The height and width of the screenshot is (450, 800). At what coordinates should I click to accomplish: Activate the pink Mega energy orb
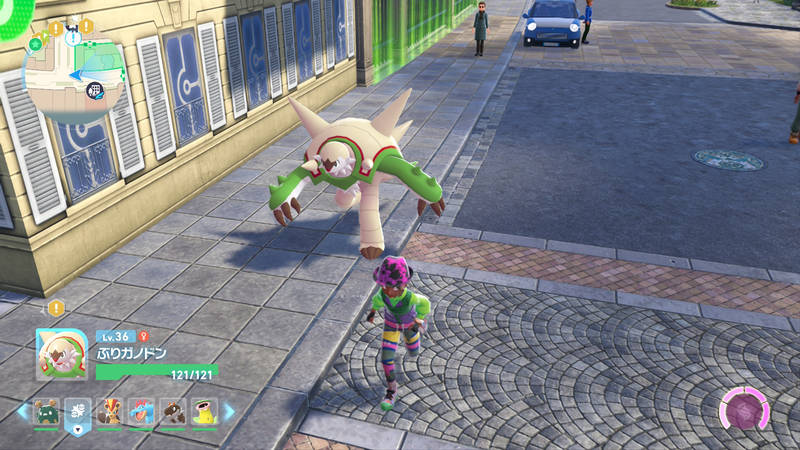(x=743, y=412)
